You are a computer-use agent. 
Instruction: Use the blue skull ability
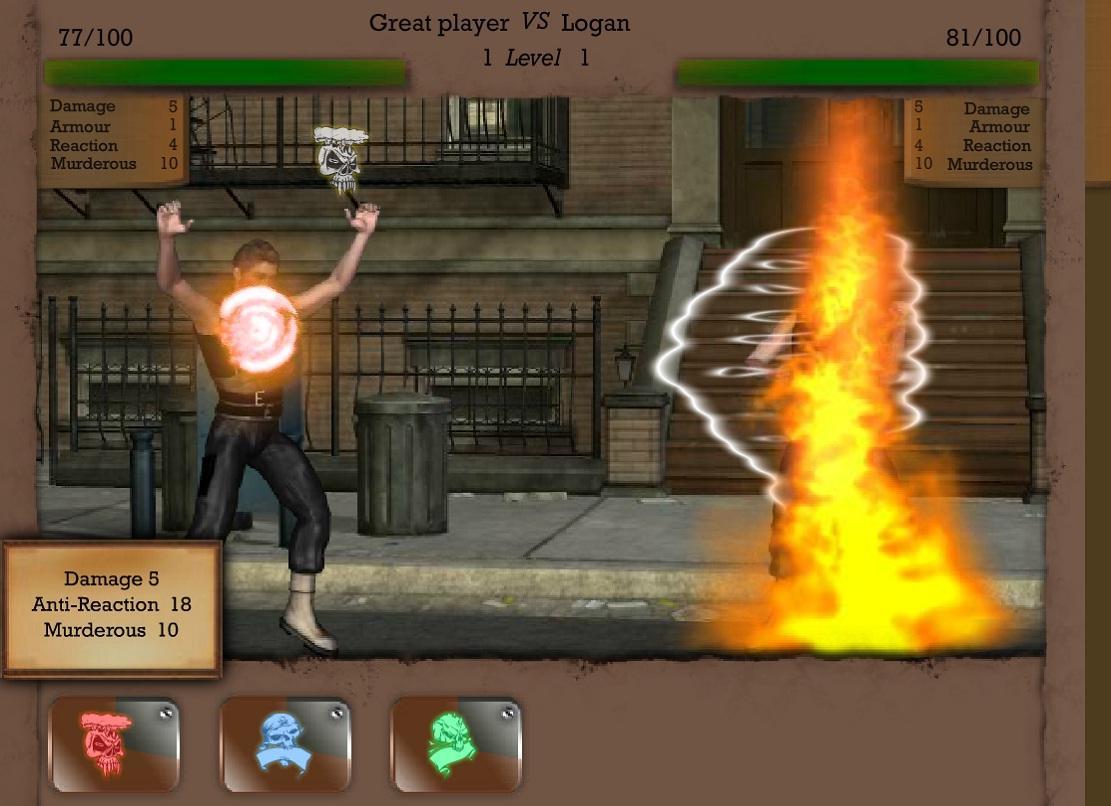click(284, 745)
